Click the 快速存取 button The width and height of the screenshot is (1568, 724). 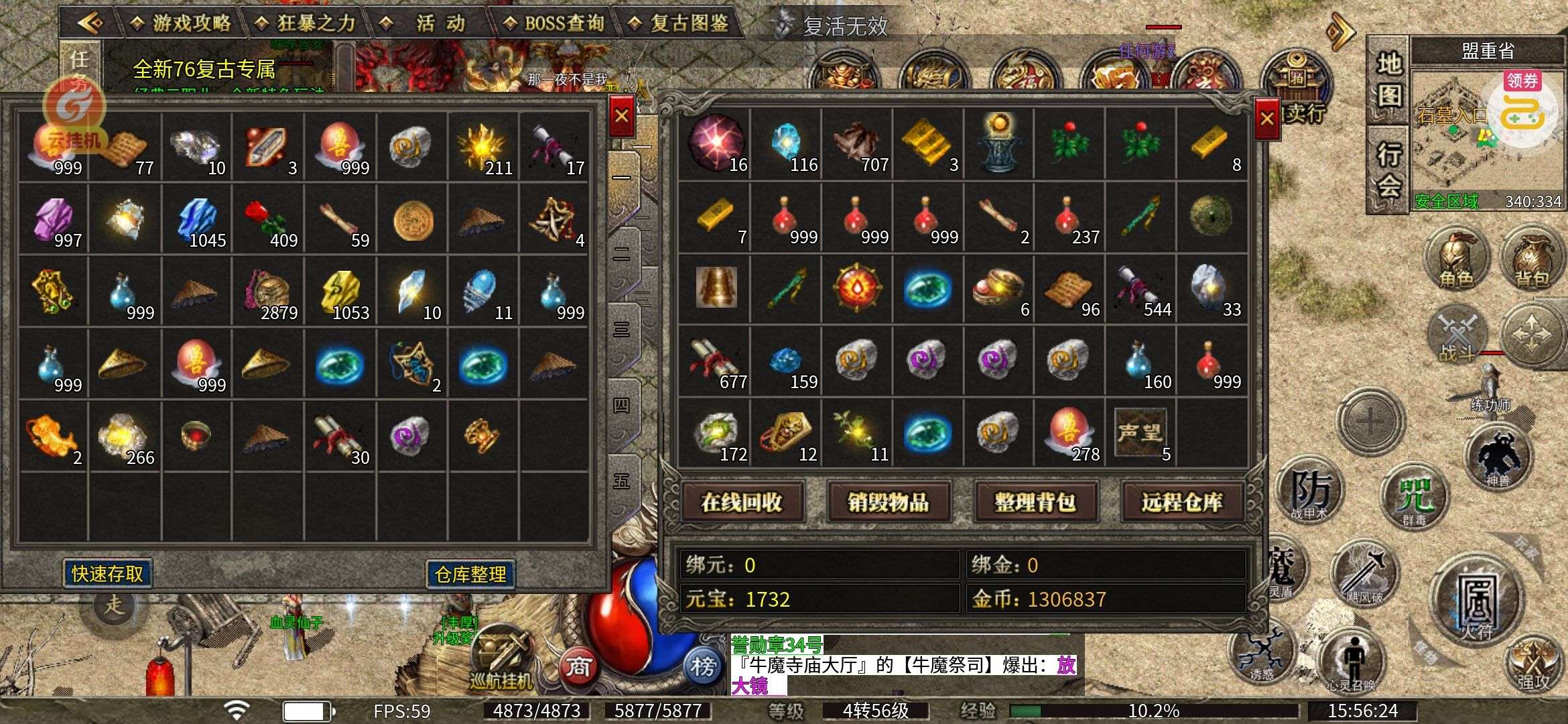(107, 574)
